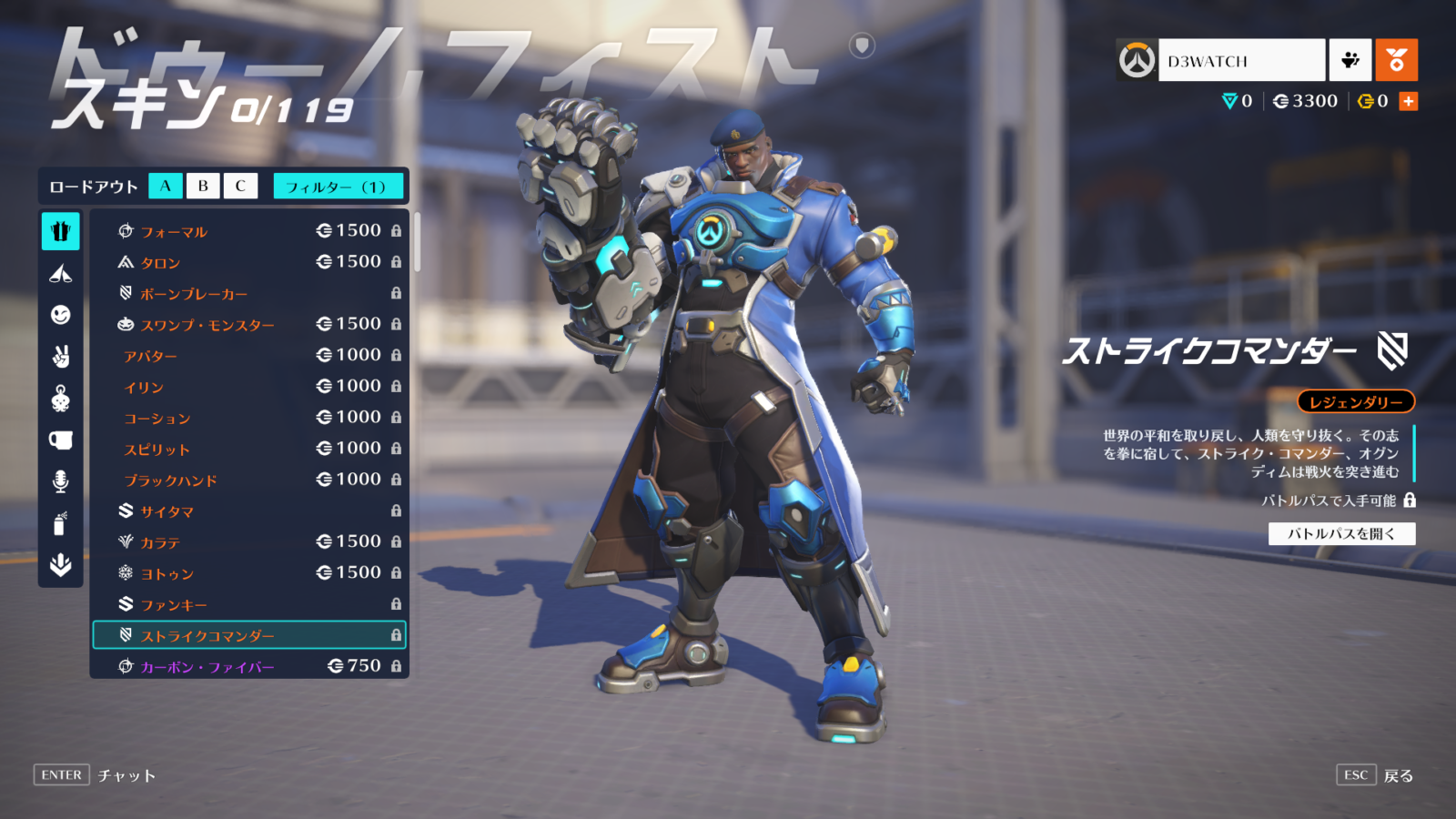Open the フィルター (1) filter dropdown
The height and width of the screenshot is (819, 1456).
coord(339,186)
